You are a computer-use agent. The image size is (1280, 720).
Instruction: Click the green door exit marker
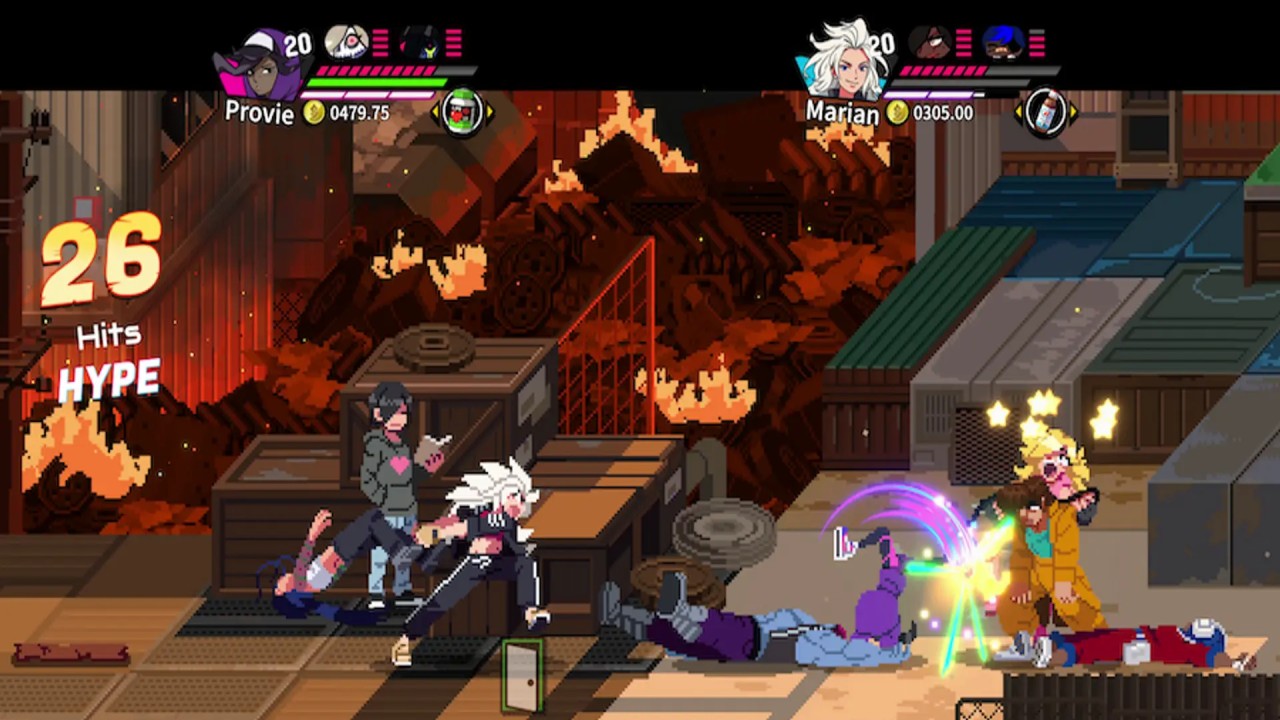pos(522,675)
